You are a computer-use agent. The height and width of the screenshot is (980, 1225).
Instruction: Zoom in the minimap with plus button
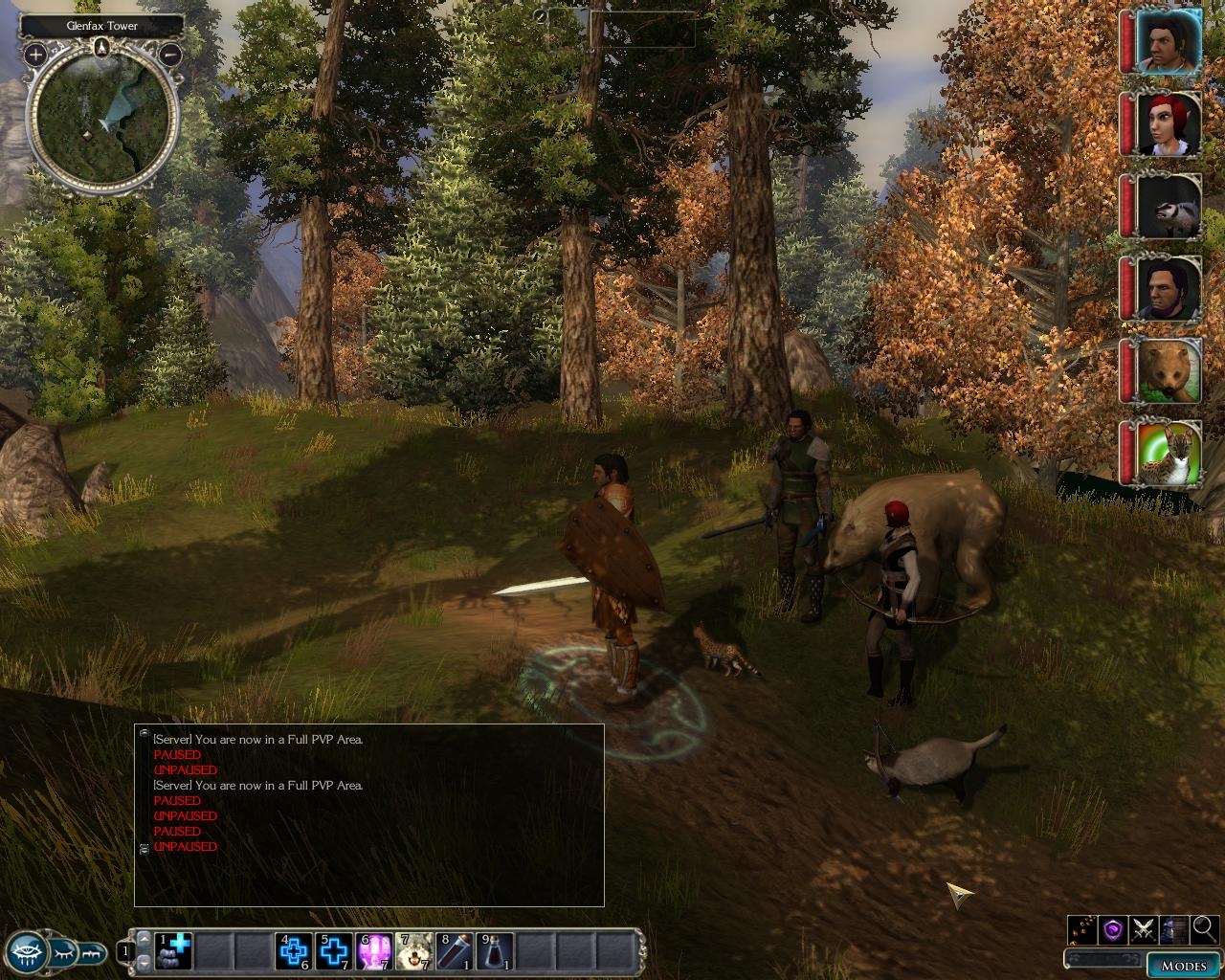(x=34, y=55)
